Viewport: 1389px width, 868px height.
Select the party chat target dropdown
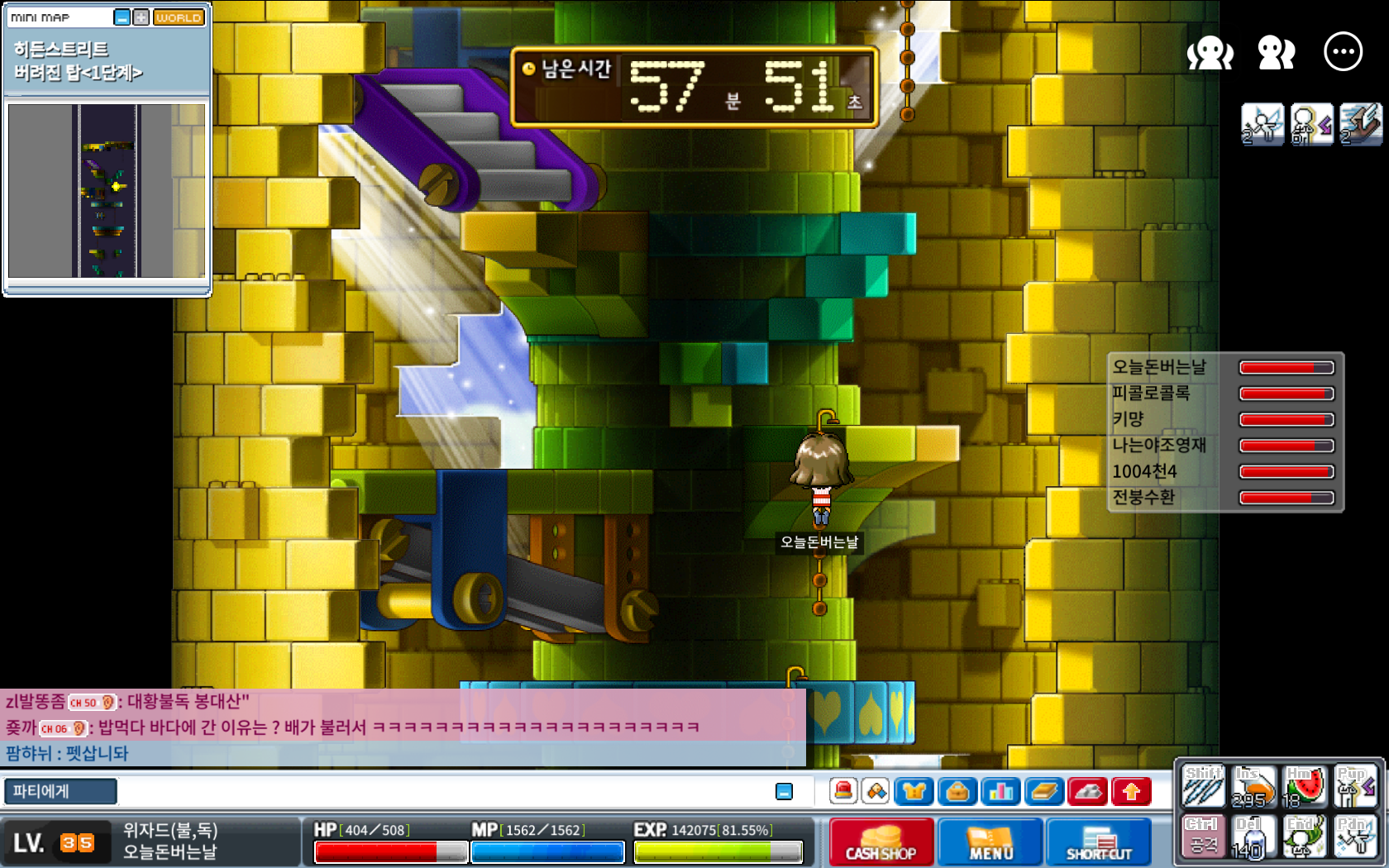click(60, 791)
